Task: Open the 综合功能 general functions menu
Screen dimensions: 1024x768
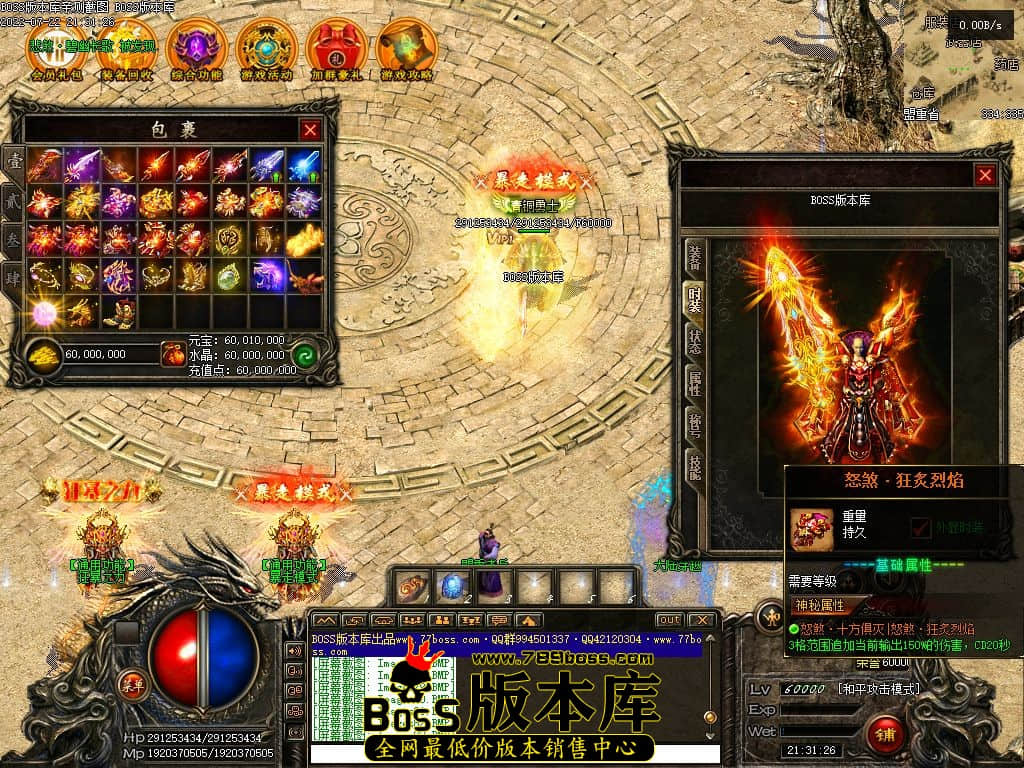Action: pos(196,48)
